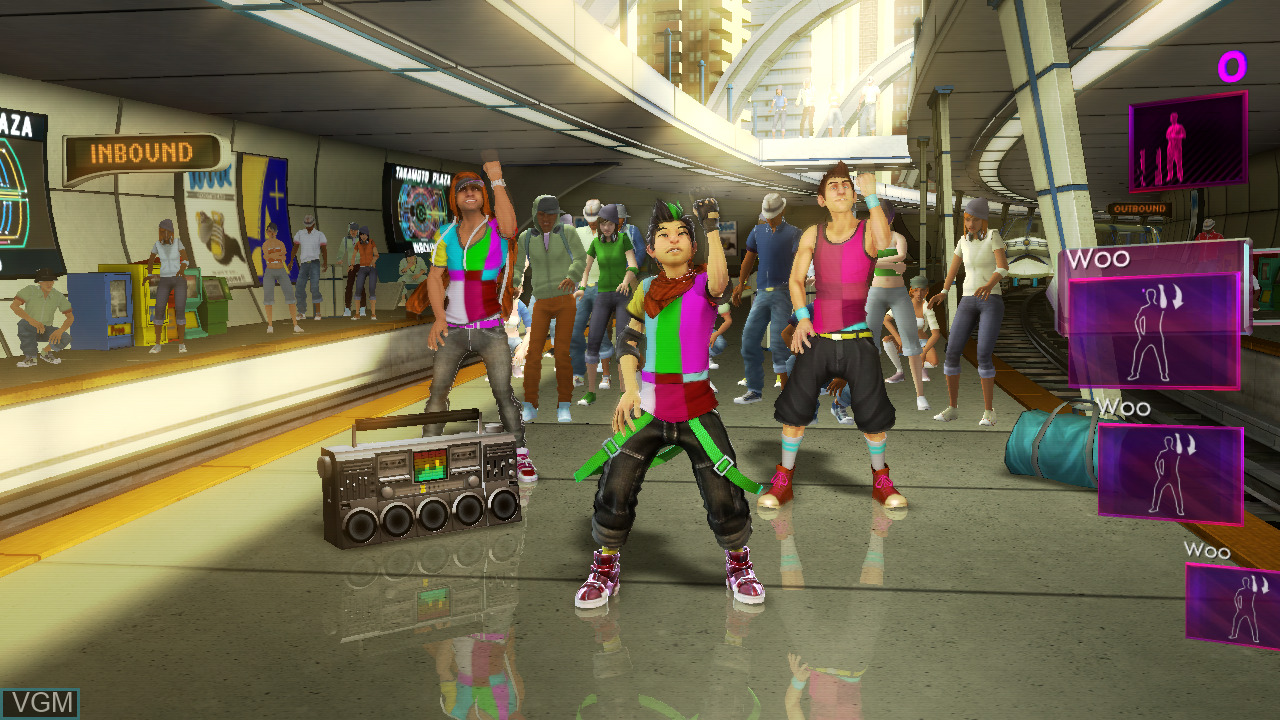The width and height of the screenshot is (1280, 720).
Task: Open the OUTBOUND sign near the tracks
Action: click(1139, 207)
